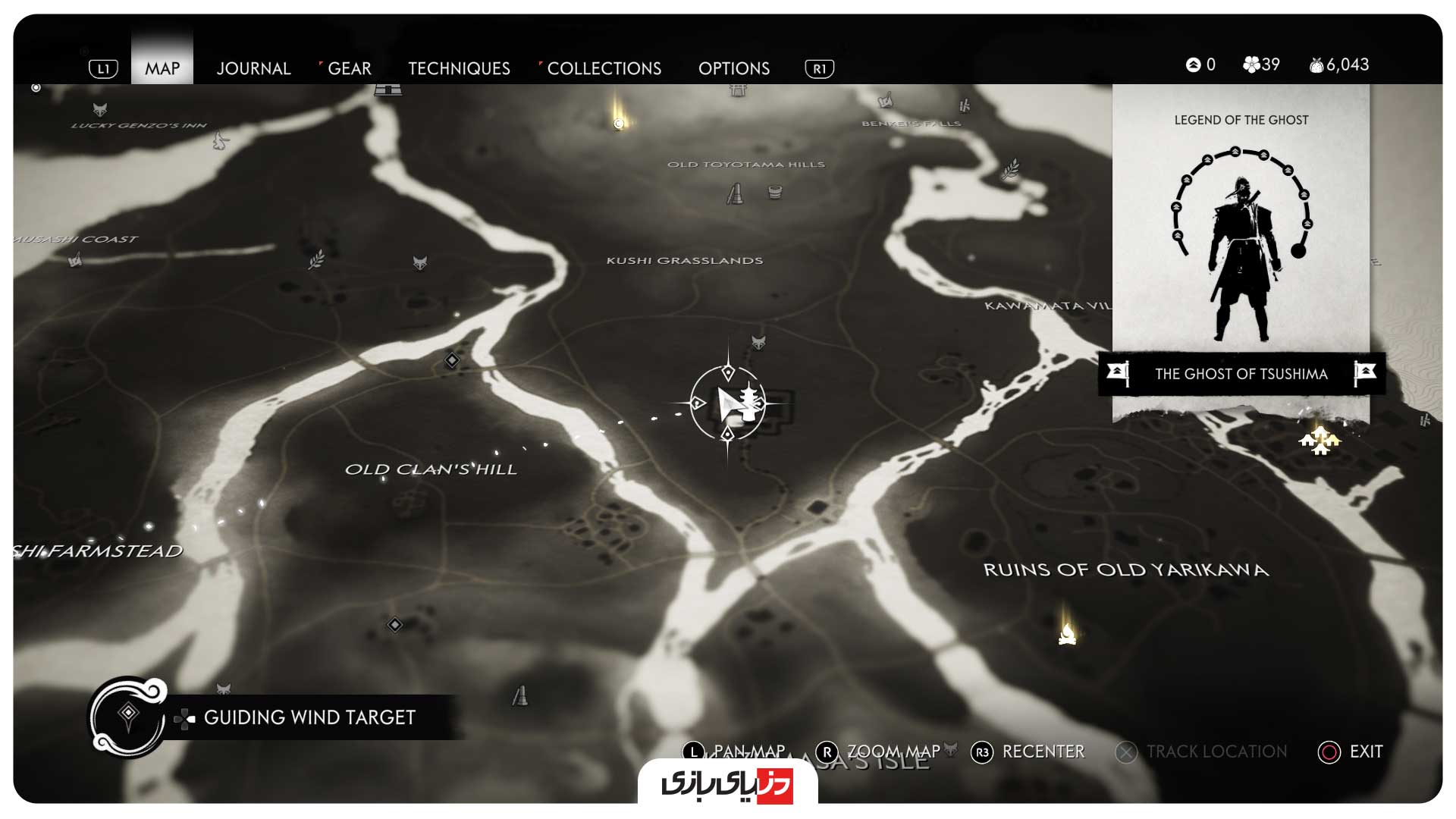Click the fox den marker left of Kushi Grasslands
This screenshot has width=1456, height=819.
click(x=419, y=263)
